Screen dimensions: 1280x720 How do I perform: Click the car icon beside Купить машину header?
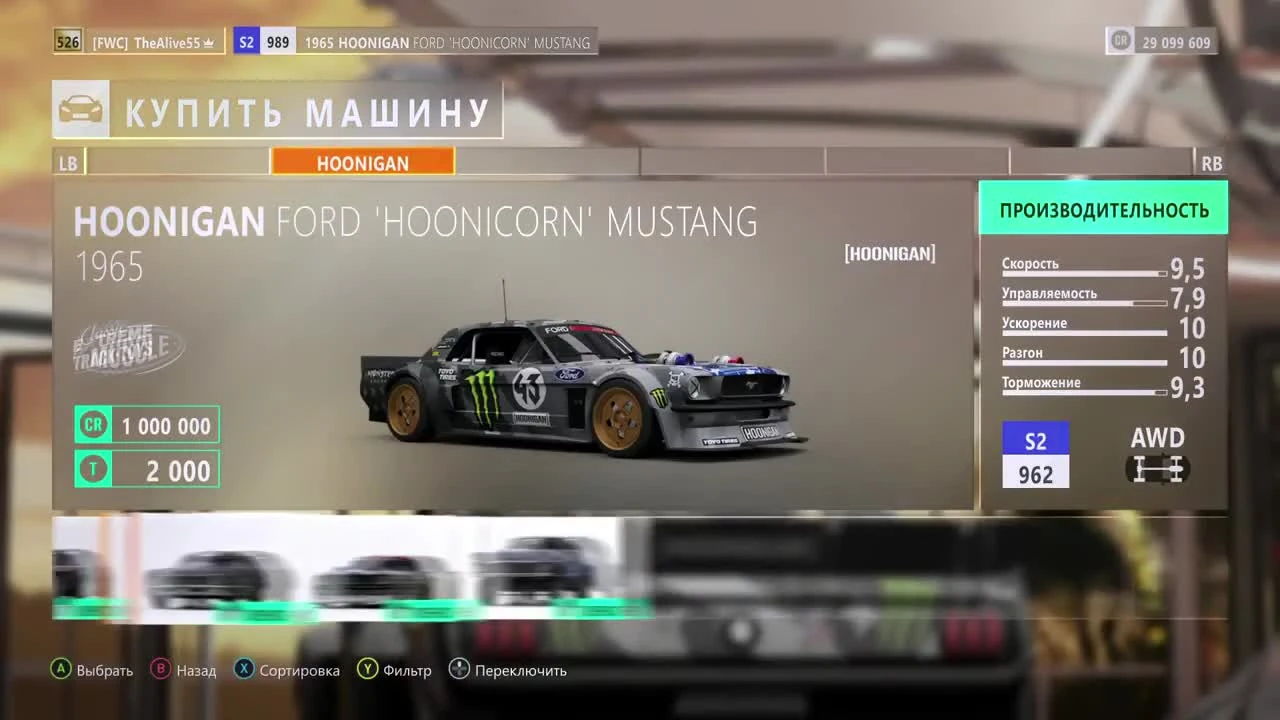click(81, 107)
